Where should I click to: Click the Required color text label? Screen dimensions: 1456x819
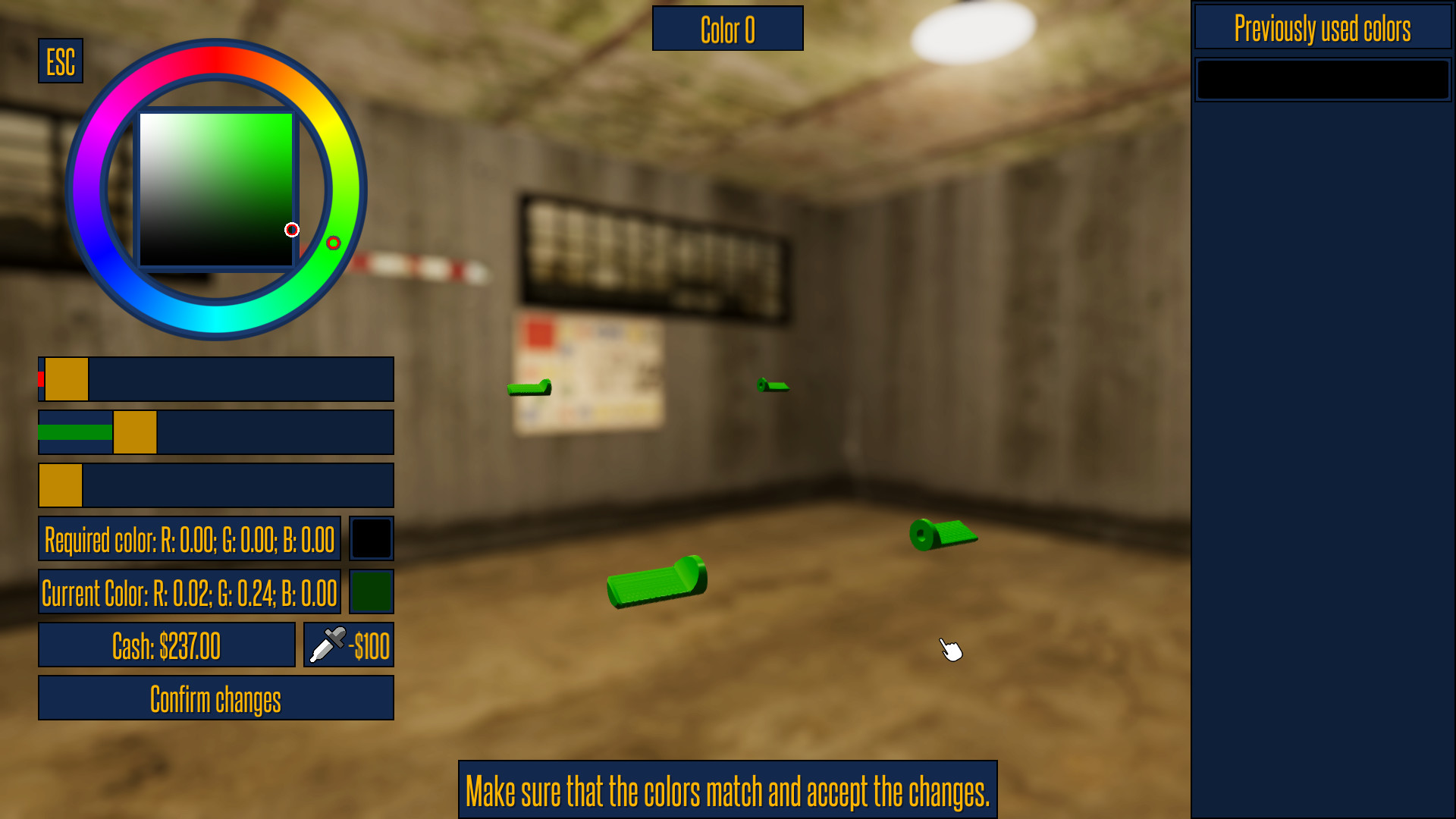click(x=189, y=540)
